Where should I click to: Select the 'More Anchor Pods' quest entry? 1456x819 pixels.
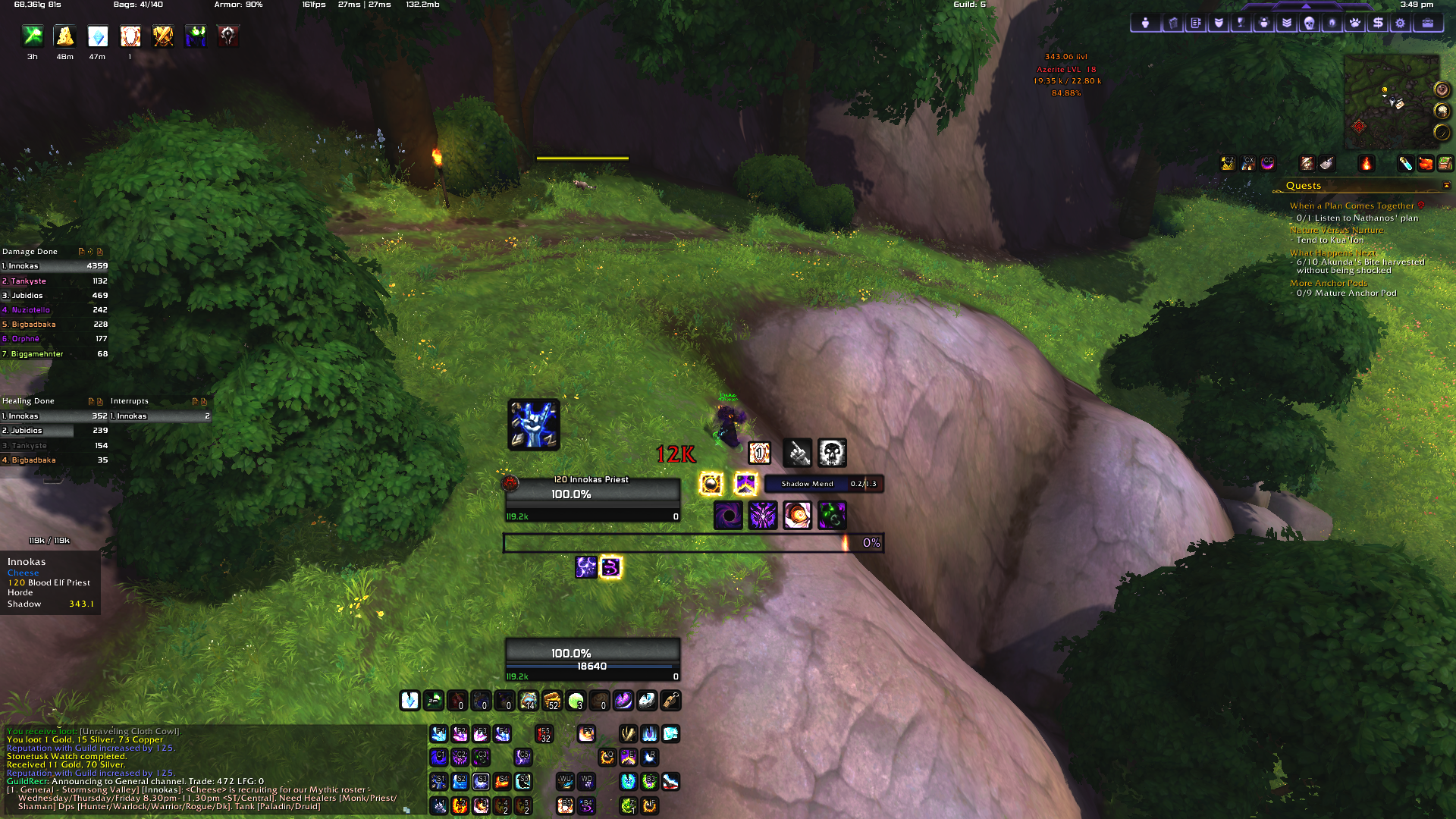tap(1329, 283)
